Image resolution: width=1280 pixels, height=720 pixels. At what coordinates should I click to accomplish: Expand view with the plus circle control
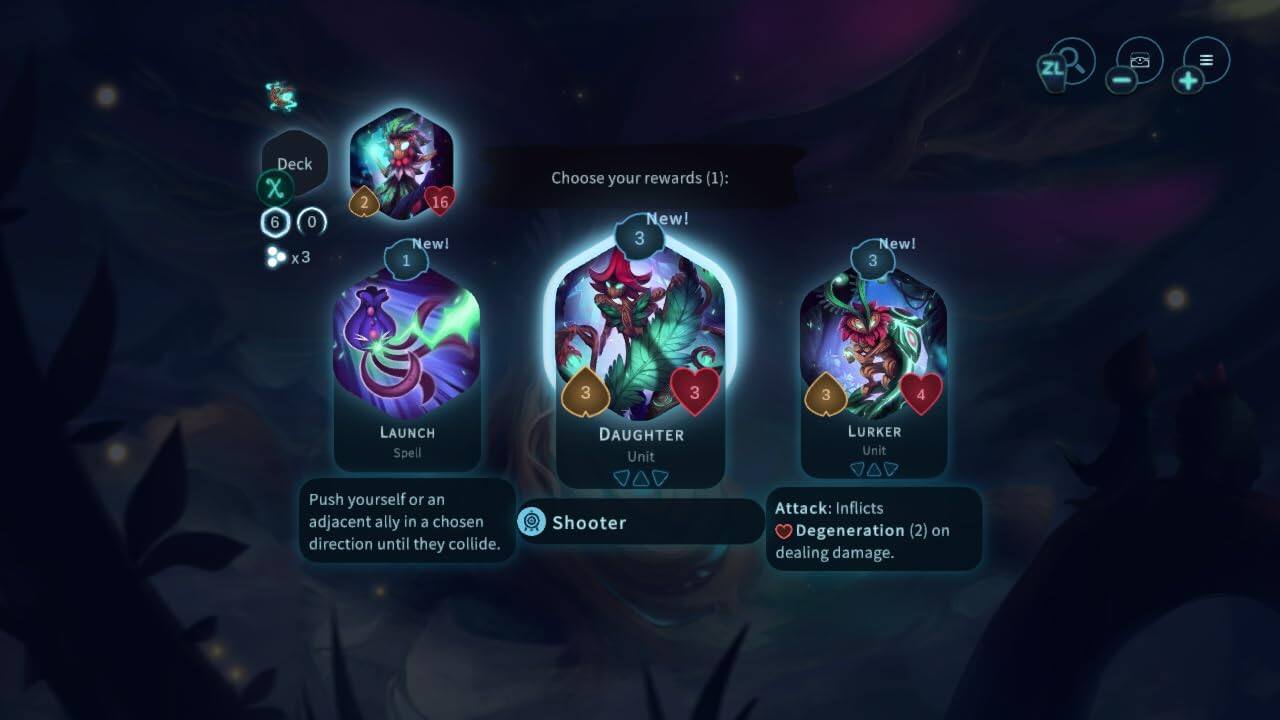click(x=1188, y=78)
